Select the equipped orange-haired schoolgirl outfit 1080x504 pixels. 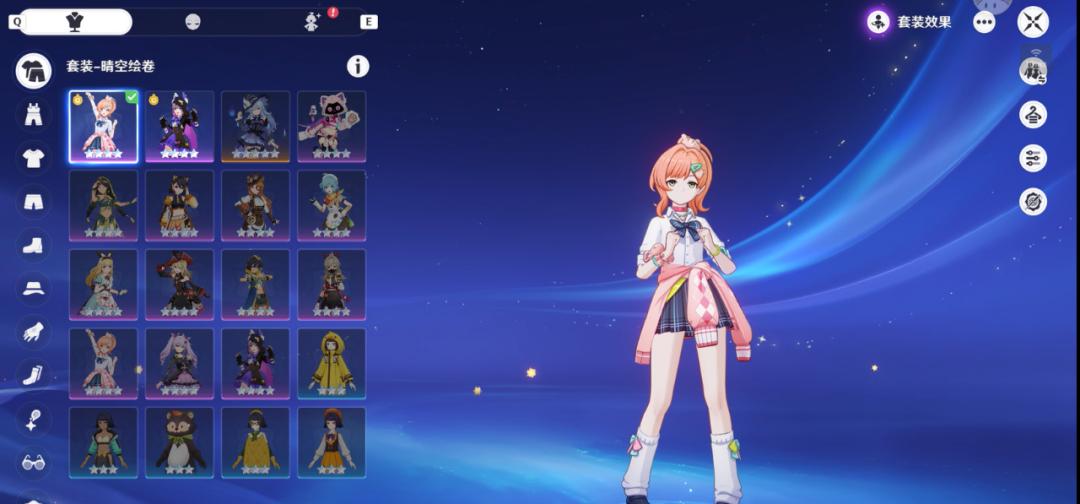pos(103,126)
